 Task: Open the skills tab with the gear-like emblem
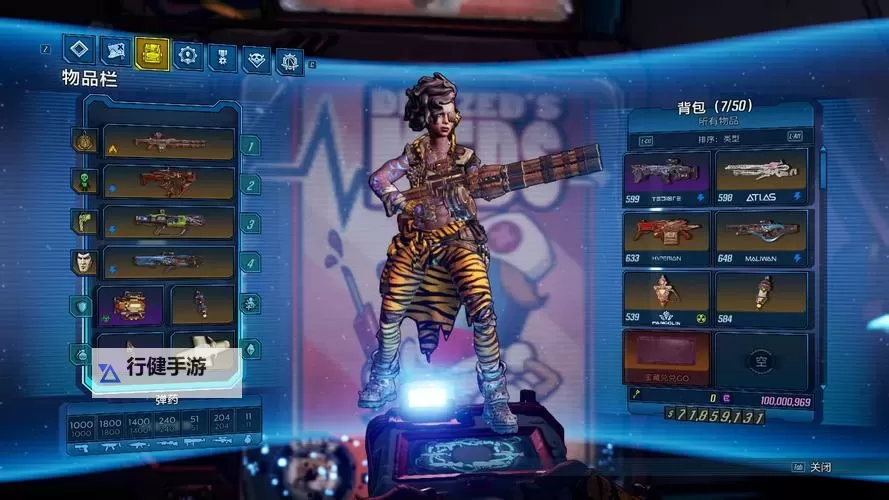[187, 54]
